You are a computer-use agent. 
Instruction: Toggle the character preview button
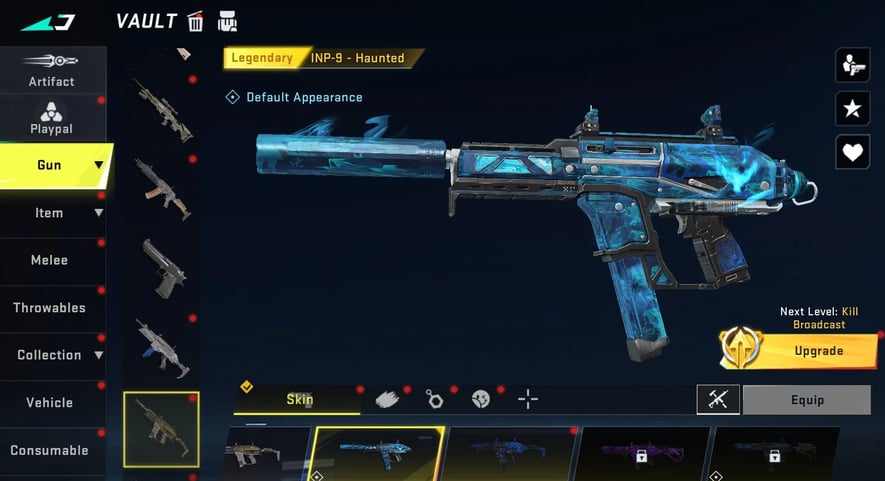coord(852,65)
